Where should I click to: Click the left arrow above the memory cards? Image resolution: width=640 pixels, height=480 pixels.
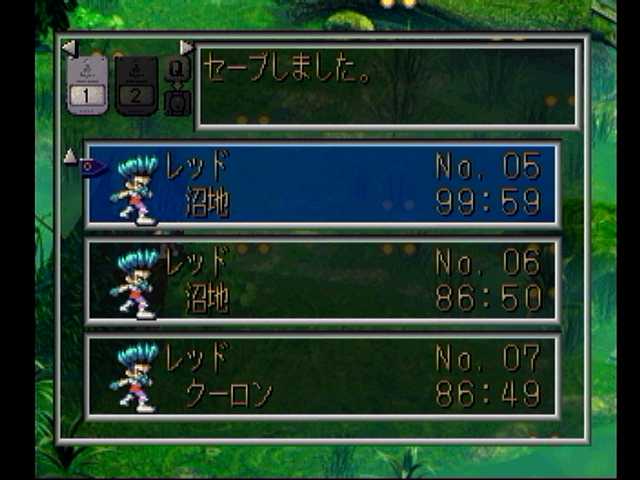68,48
